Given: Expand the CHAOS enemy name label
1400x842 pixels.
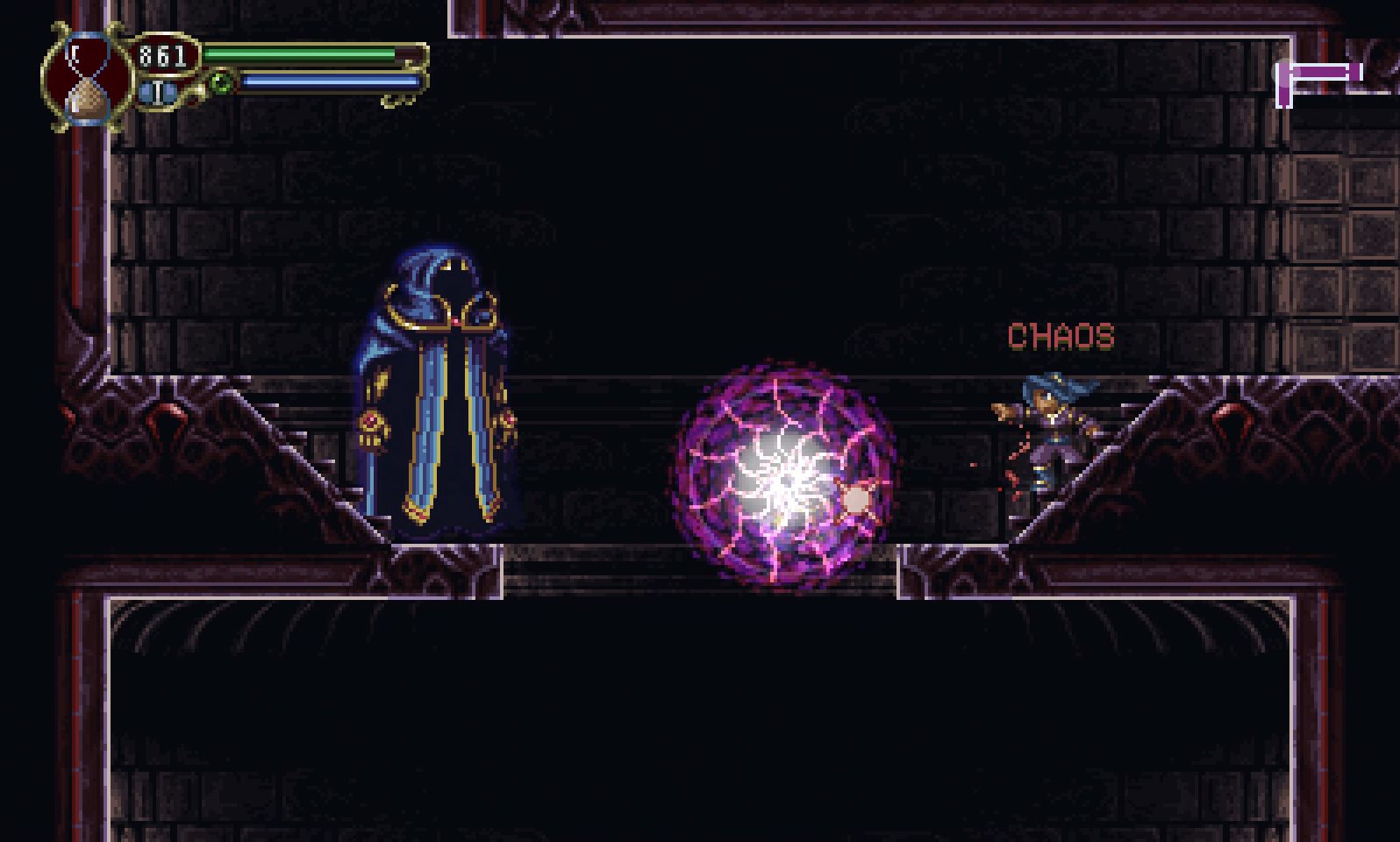Looking at the screenshot, I should (x=1060, y=335).
